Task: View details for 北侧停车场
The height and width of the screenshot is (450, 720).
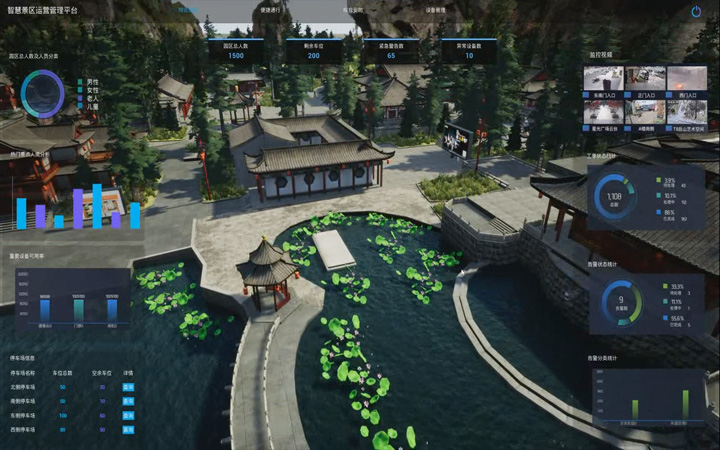Action: point(128,386)
